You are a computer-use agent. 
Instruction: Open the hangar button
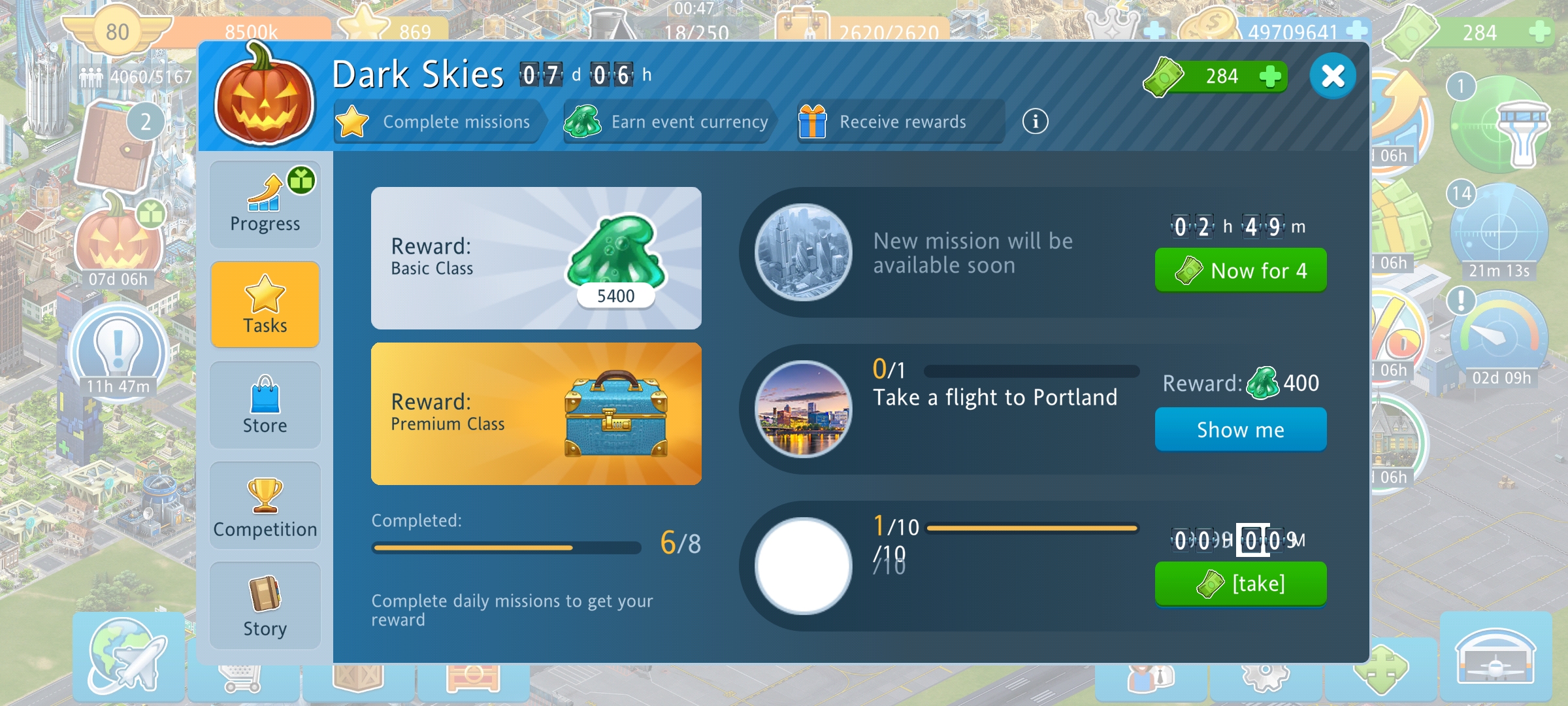(1495, 657)
